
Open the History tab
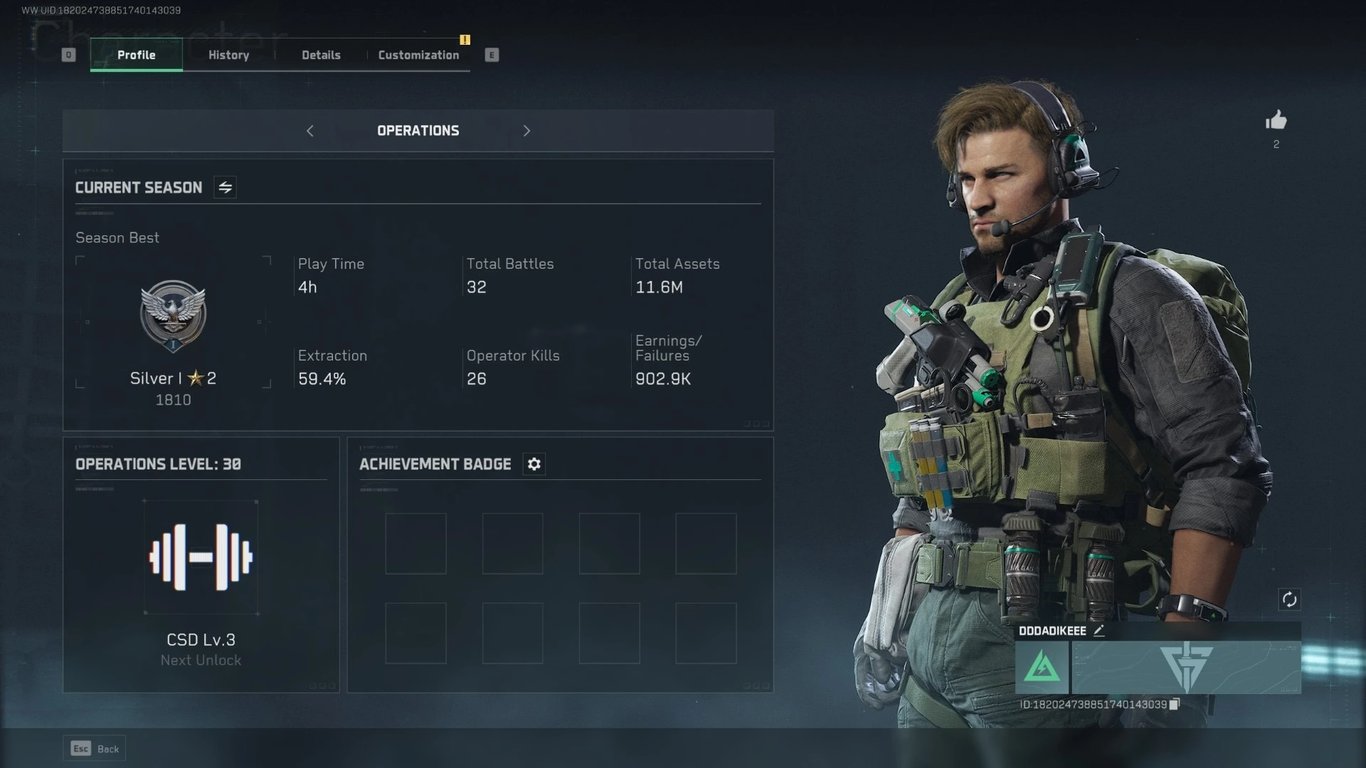[229, 55]
